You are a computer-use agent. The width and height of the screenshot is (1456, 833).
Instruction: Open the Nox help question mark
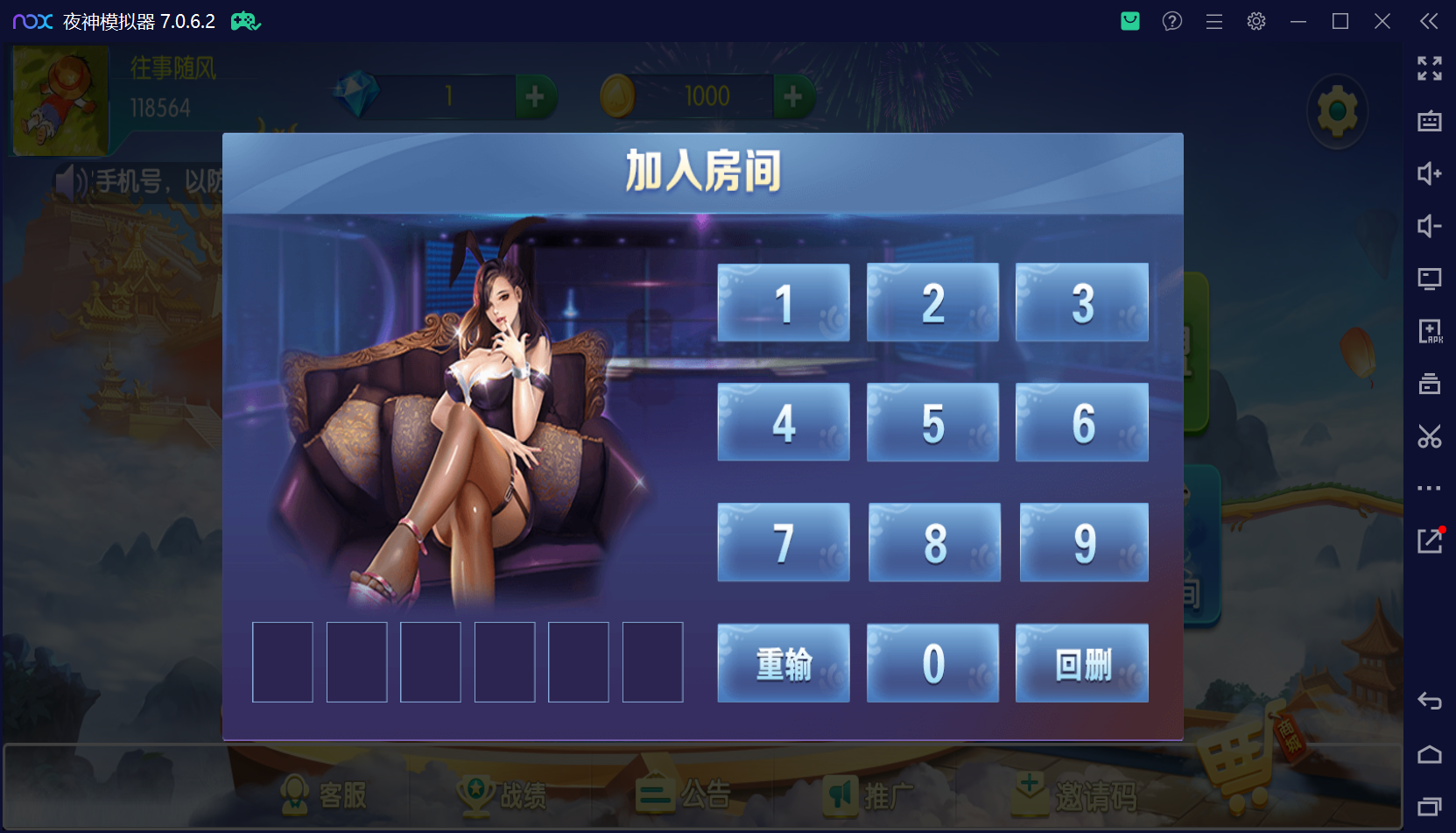click(x=1171, y=21)
